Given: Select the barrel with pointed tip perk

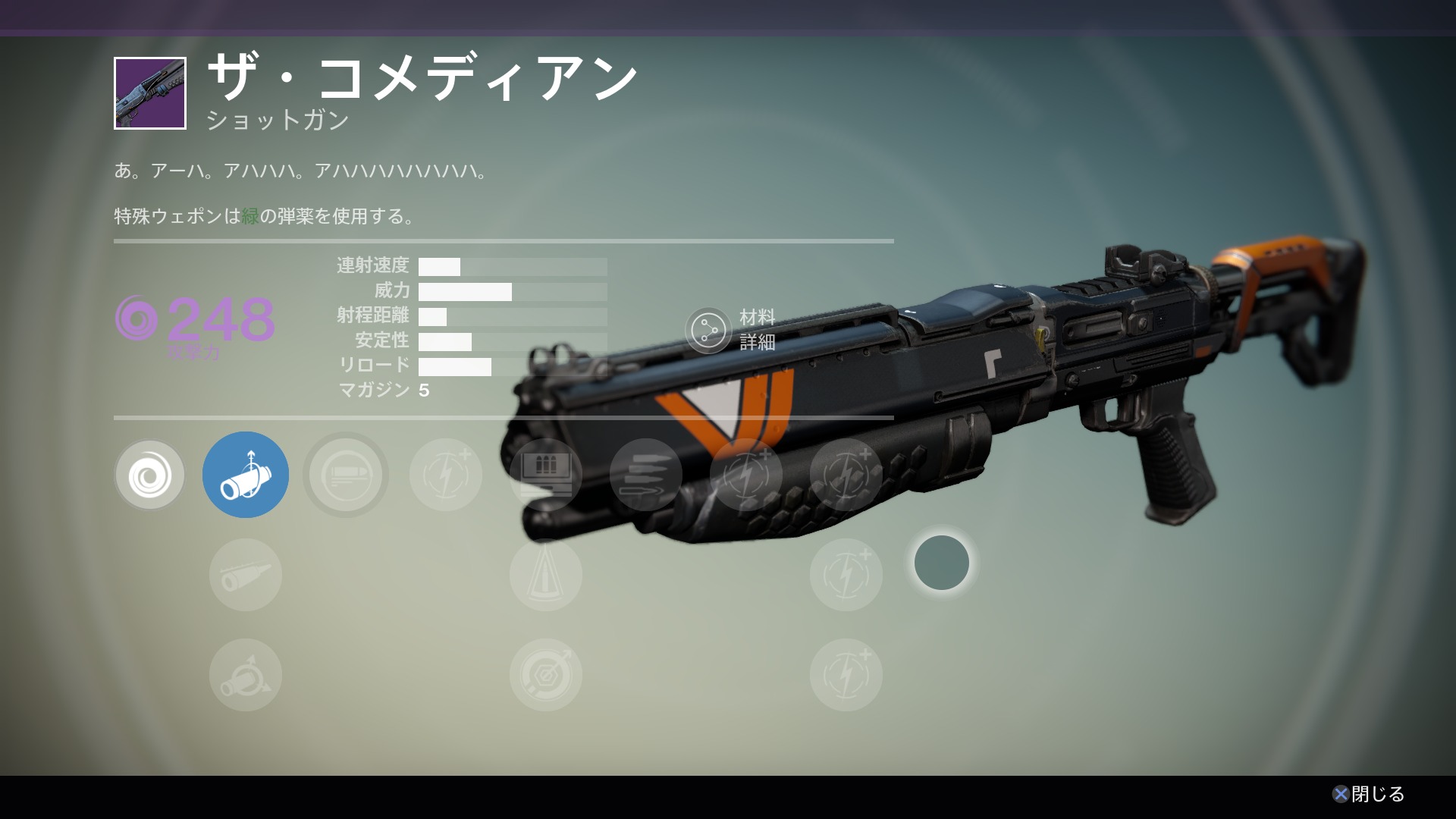Looking at the screenshot, I should tap(246, 576).
